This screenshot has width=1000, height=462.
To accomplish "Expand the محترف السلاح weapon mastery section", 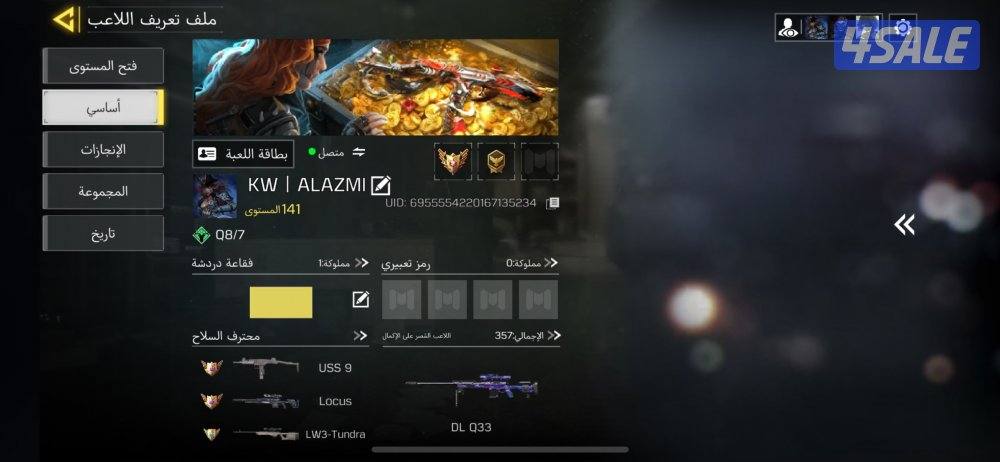I will [x=361, y=336].
